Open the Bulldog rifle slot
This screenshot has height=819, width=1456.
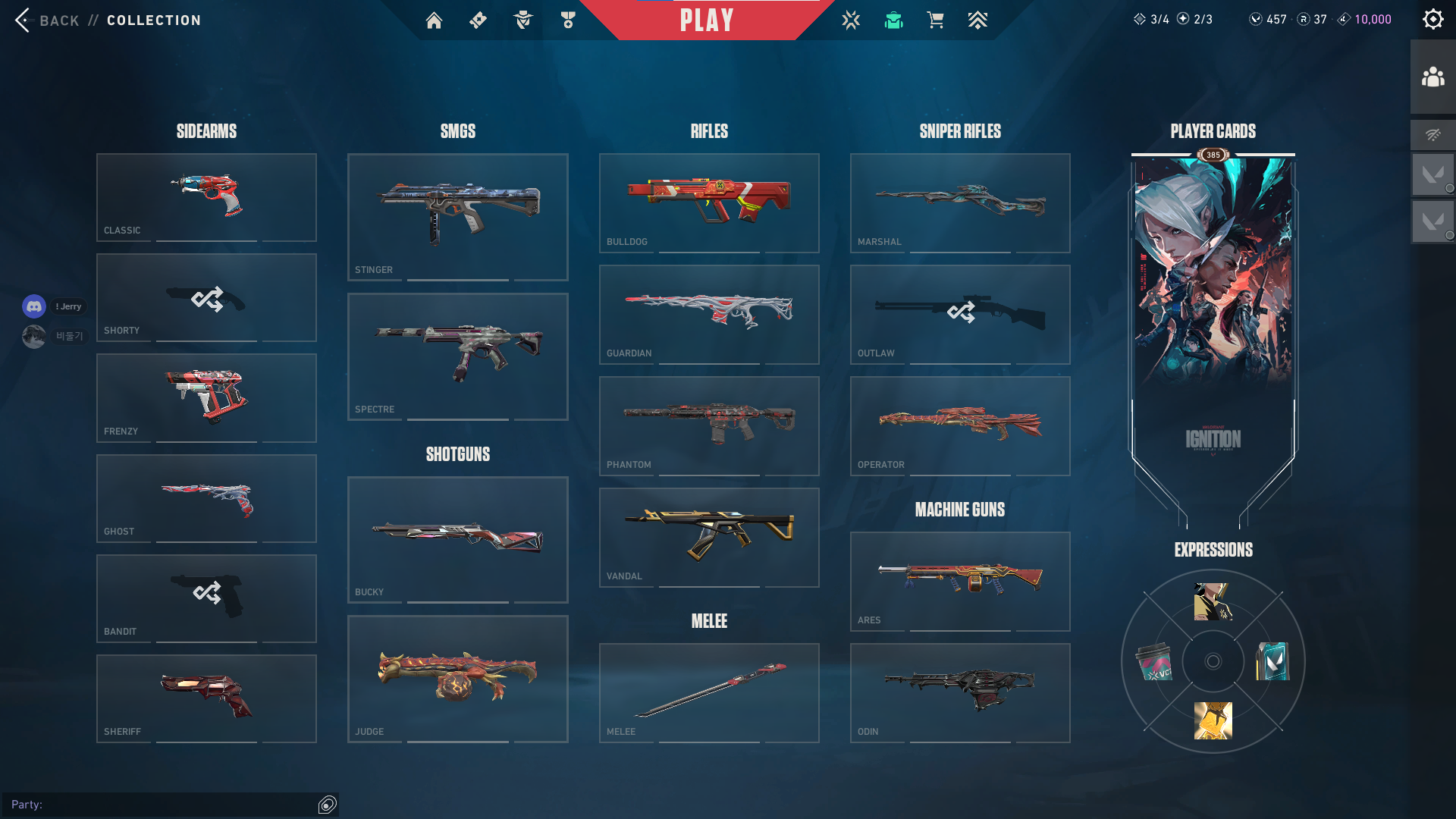point(709,202)
